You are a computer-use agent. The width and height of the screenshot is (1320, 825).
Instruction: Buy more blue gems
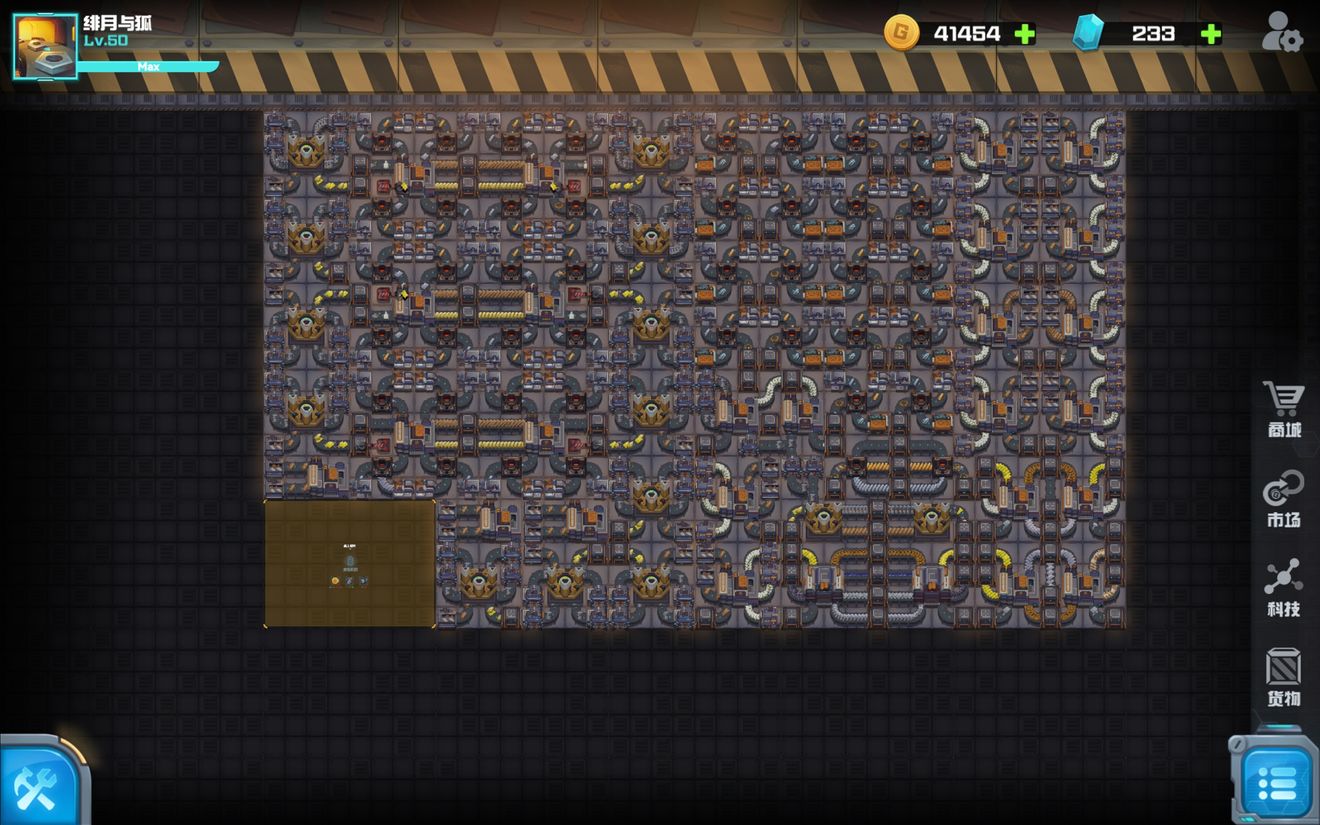coord(1211,34)
